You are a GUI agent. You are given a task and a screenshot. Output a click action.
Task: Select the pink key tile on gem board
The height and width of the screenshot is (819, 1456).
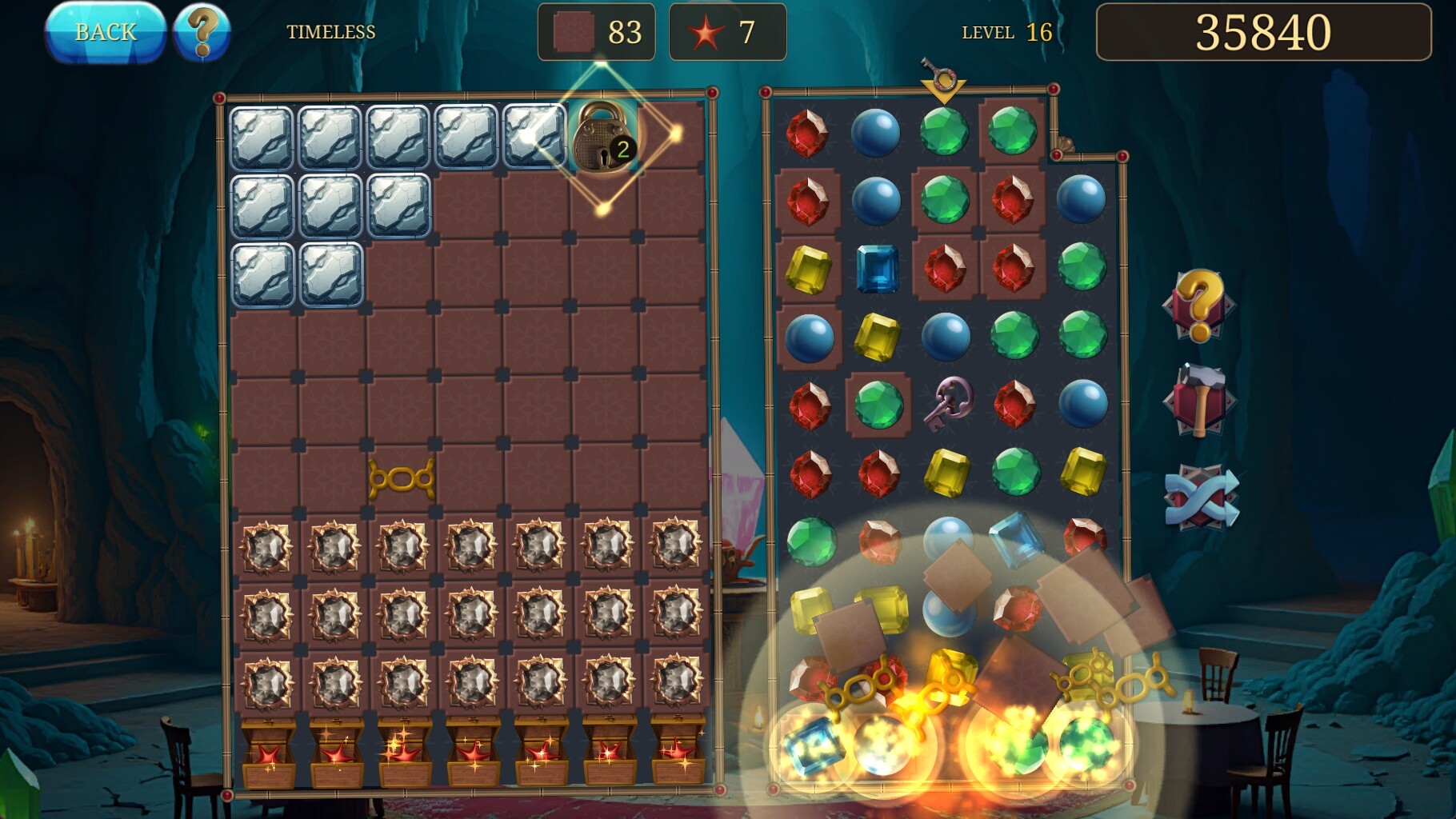pos(946,403)
